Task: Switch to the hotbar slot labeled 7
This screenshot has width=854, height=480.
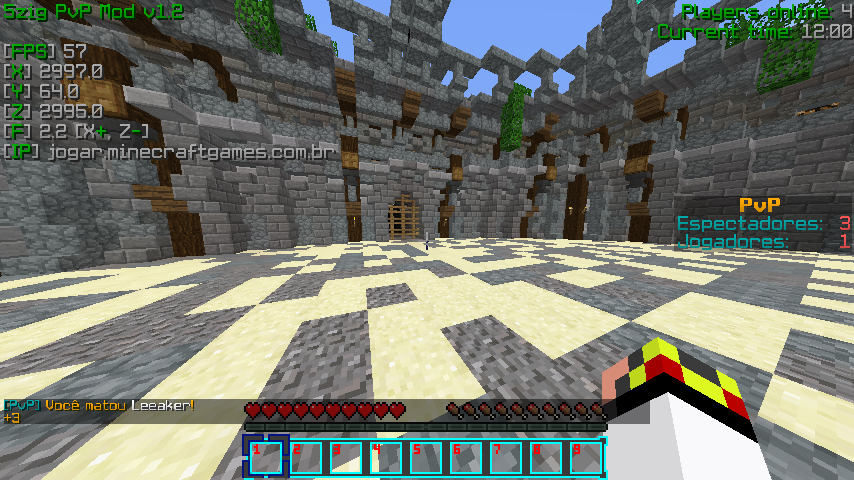Action: click(506, 457)
